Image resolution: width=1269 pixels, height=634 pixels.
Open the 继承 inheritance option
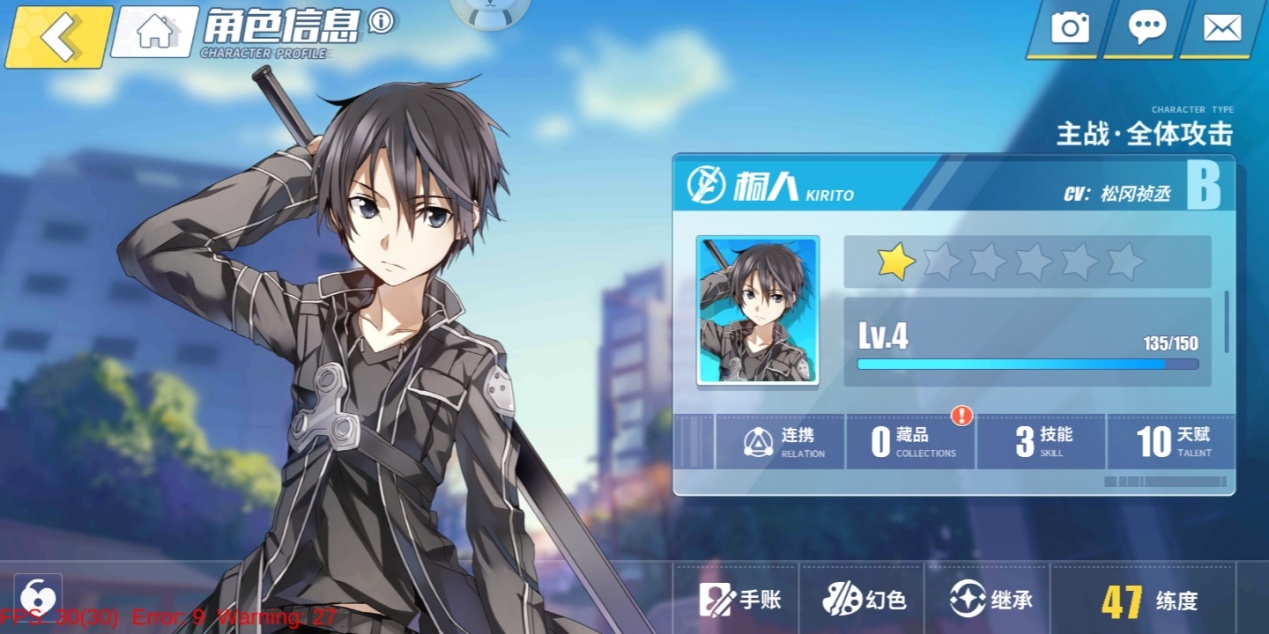click(990, 600)
